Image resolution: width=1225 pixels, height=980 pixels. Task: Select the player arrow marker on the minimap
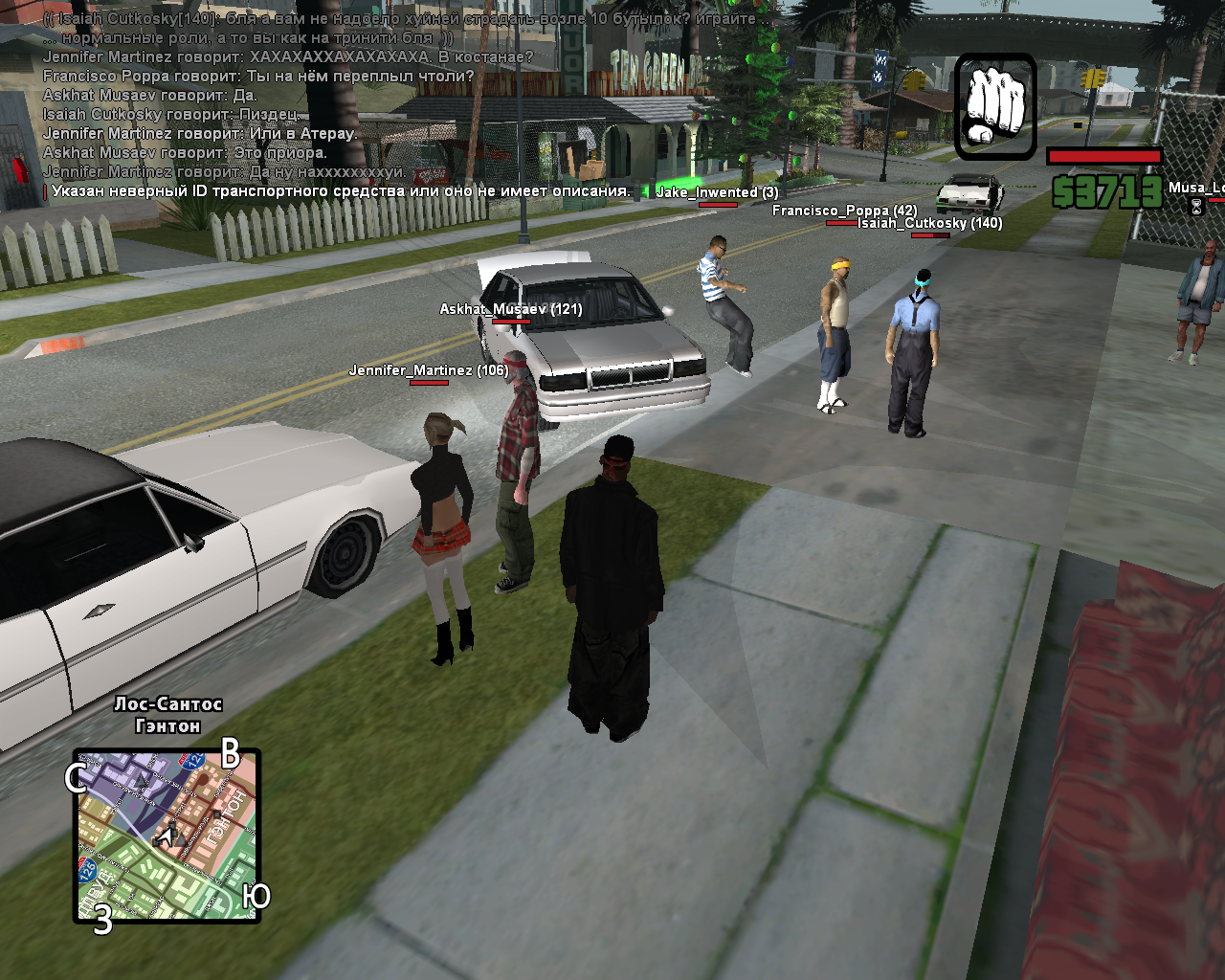(167, 836)
